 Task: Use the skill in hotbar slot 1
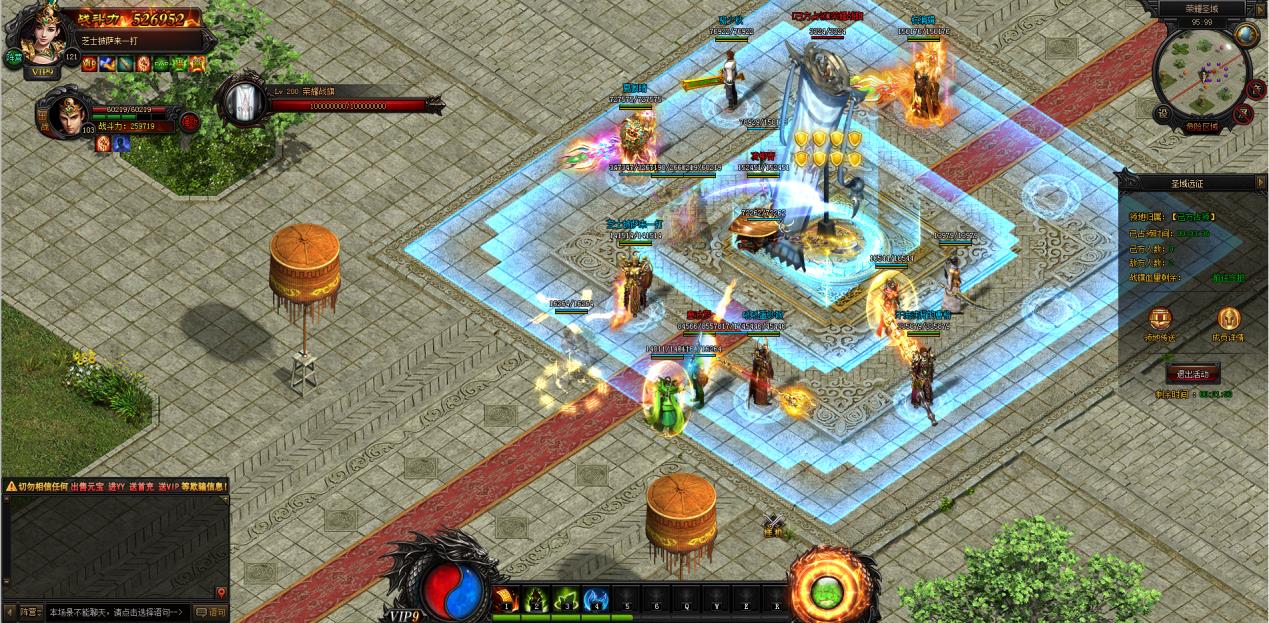point(506,599)
